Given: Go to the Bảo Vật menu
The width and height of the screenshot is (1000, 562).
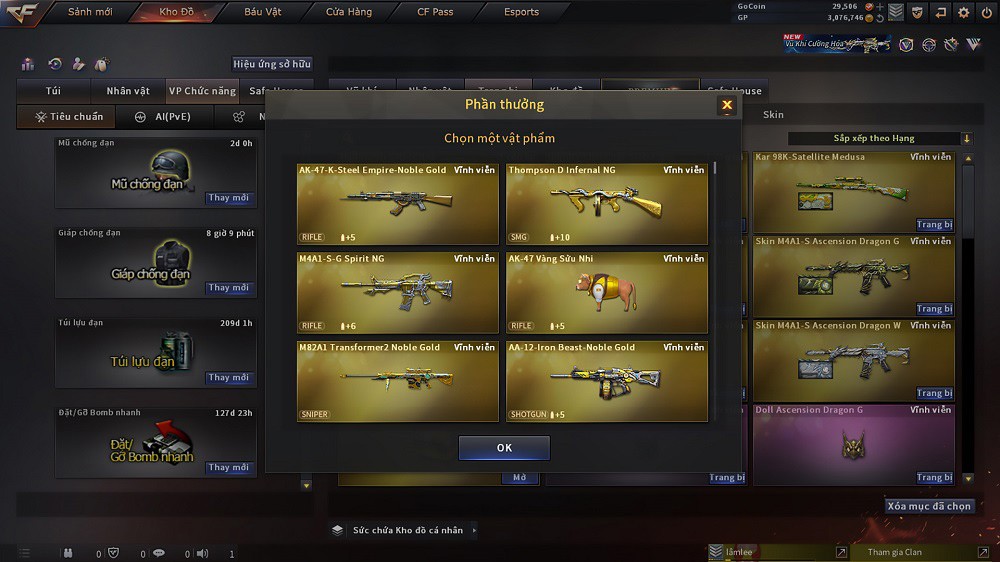Looking at the screenshot, I should [x=262, y=12].
